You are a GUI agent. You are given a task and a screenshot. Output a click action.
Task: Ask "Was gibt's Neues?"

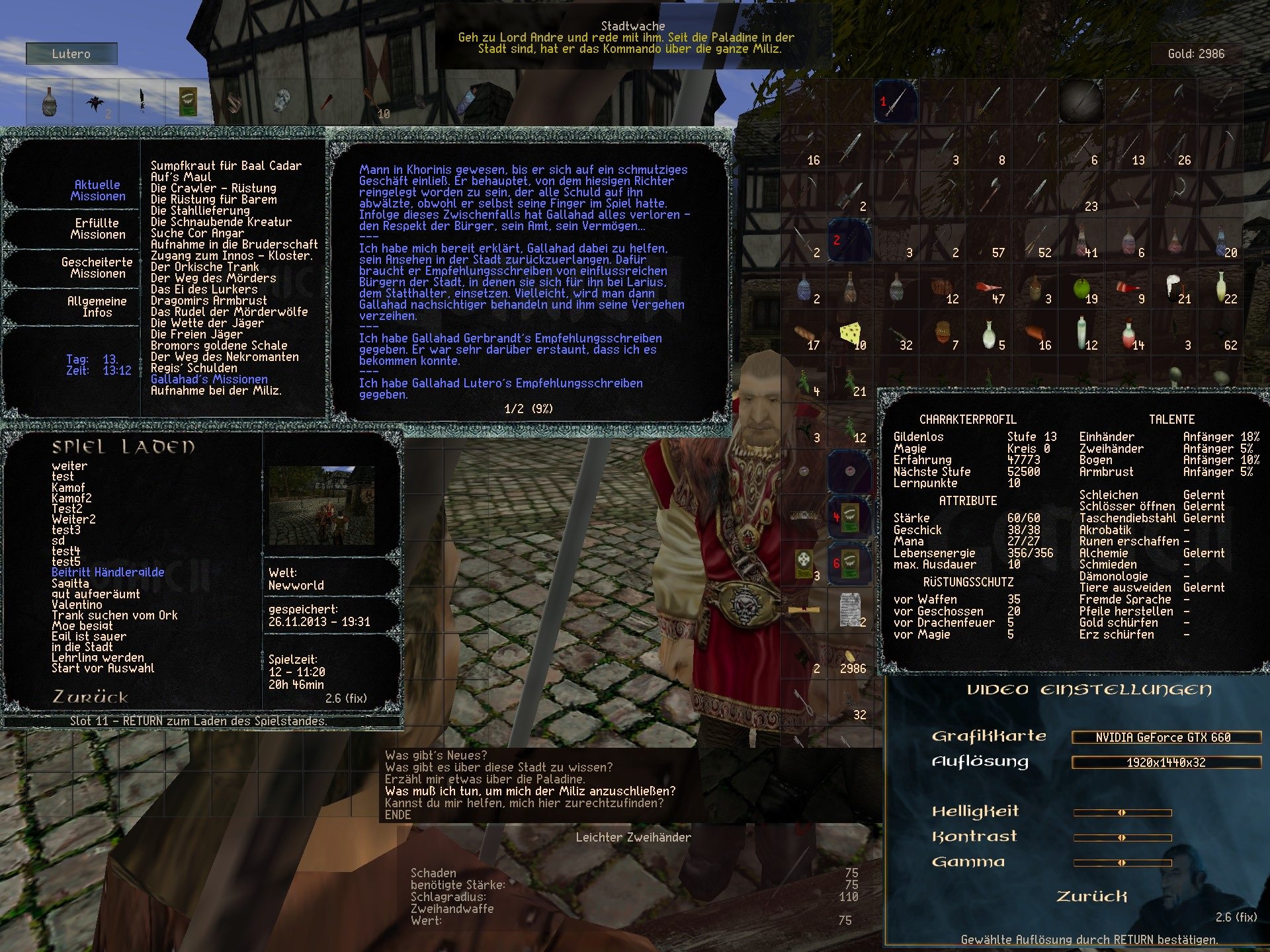(x=435, y=756)
